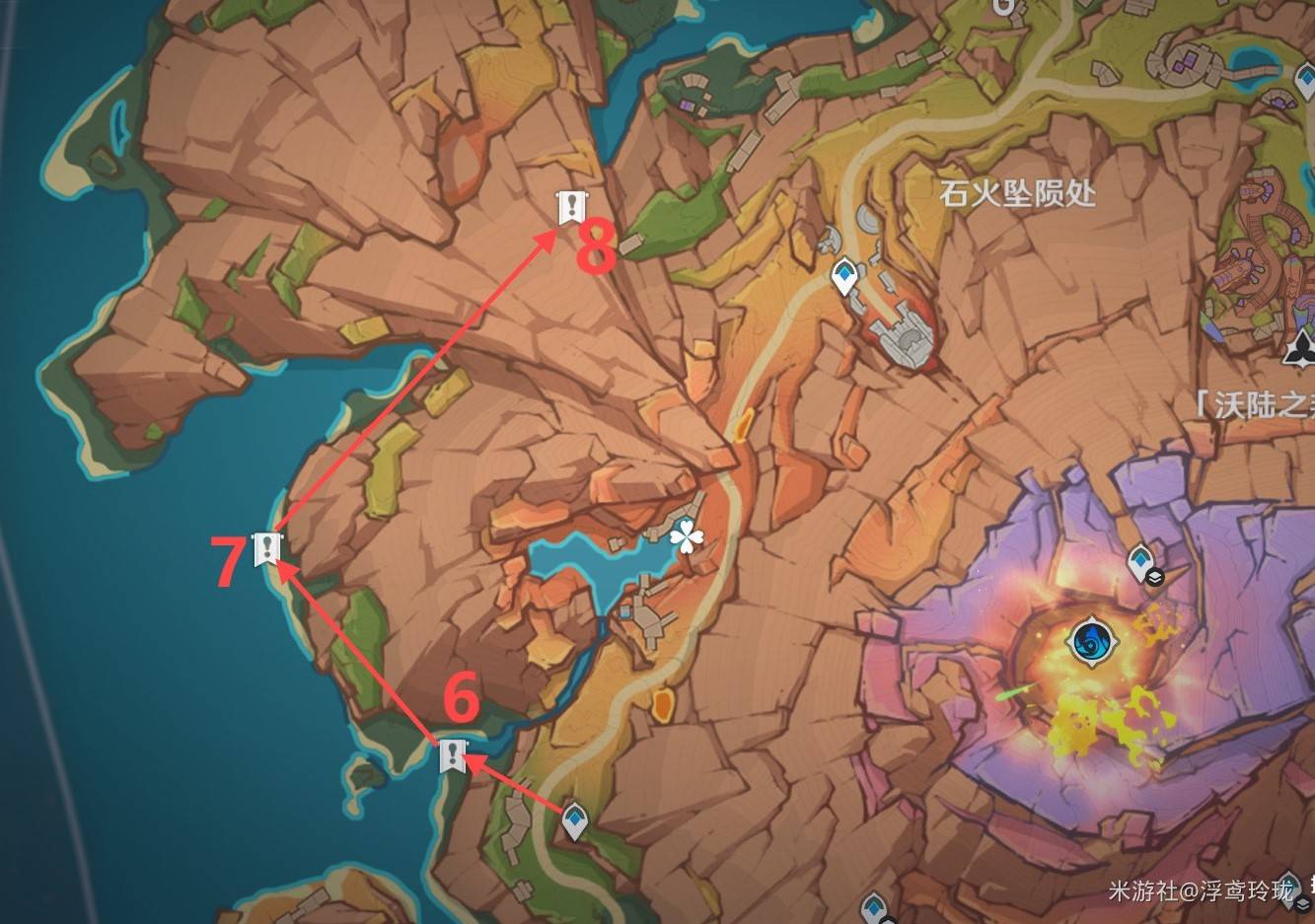The image size is (1315, 924).
Task: Expand the 石火坠陨处 region label
Action: point(1016,195)
